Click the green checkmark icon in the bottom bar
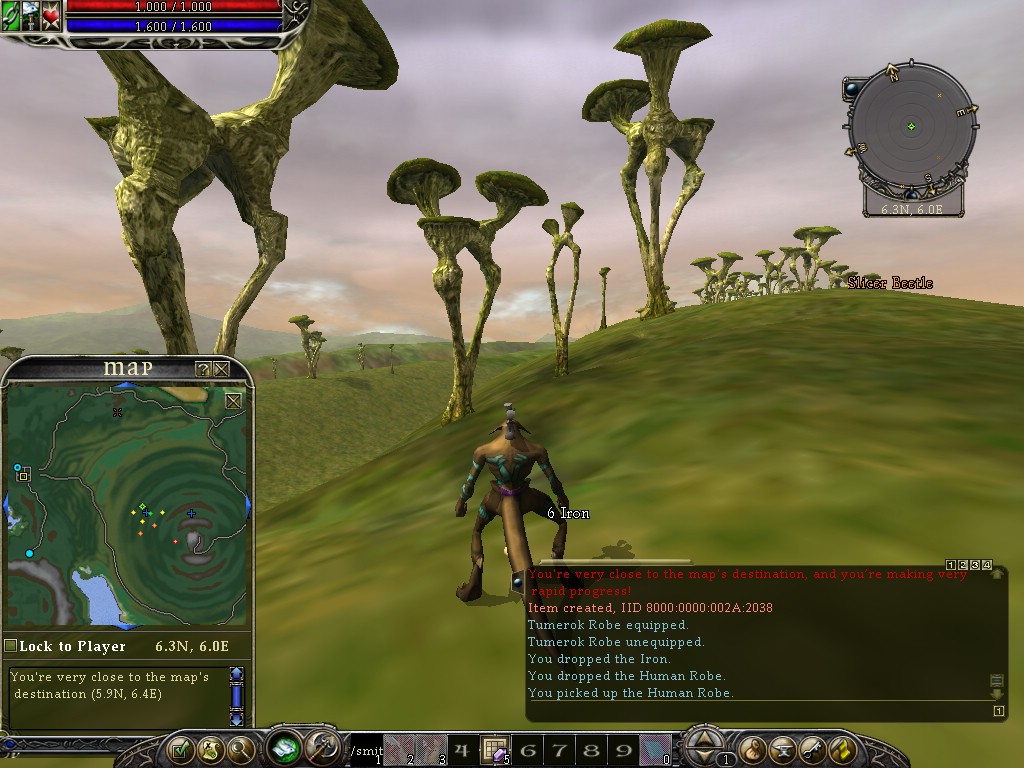The image size is (1024, 768). [x=180, y=748]
